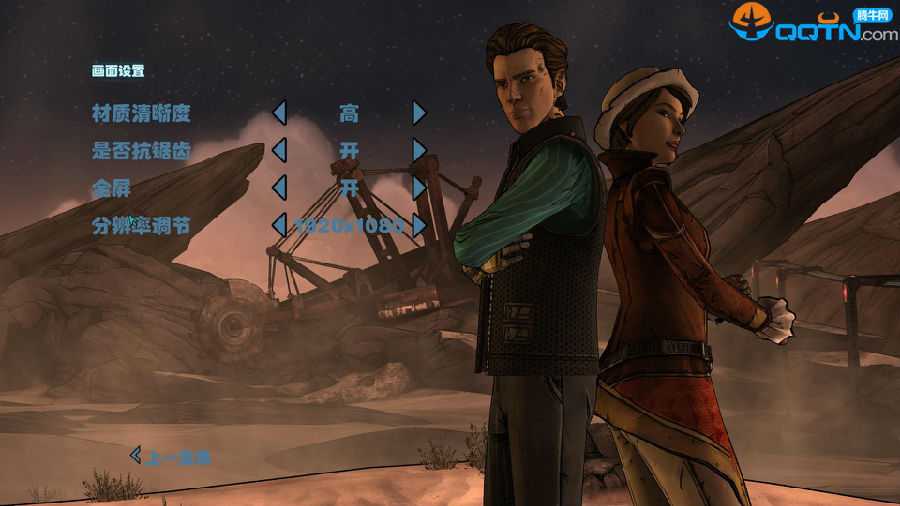
Task: Click left arrow for 是否抗锯齿
Action: coord(280,150)
